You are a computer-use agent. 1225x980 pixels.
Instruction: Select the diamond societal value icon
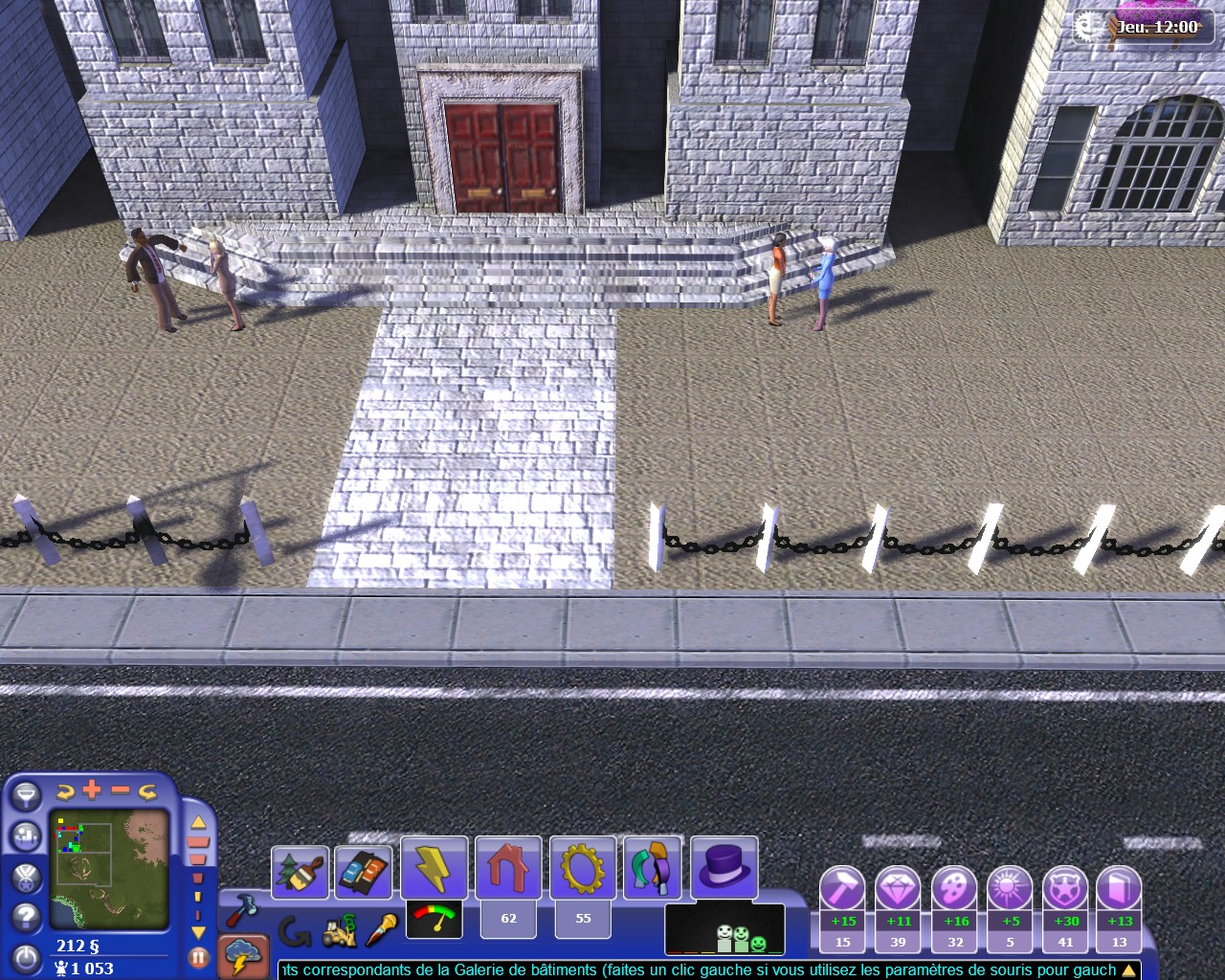click(x=898, y=889)
